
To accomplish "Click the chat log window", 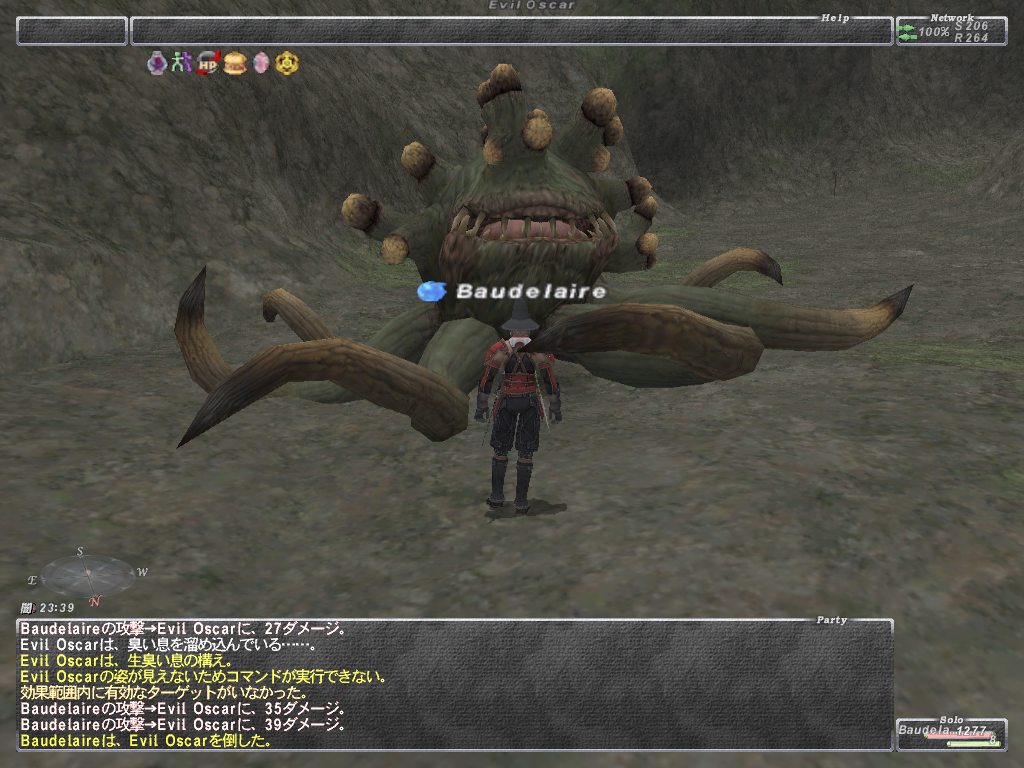I will (x=455, y=685).
